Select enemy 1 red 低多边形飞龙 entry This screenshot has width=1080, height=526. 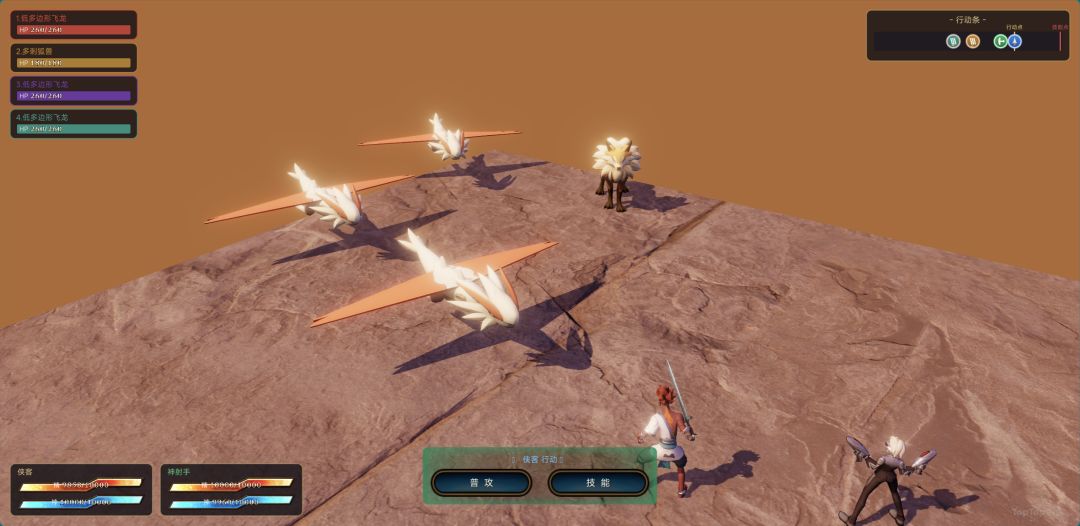74,25
